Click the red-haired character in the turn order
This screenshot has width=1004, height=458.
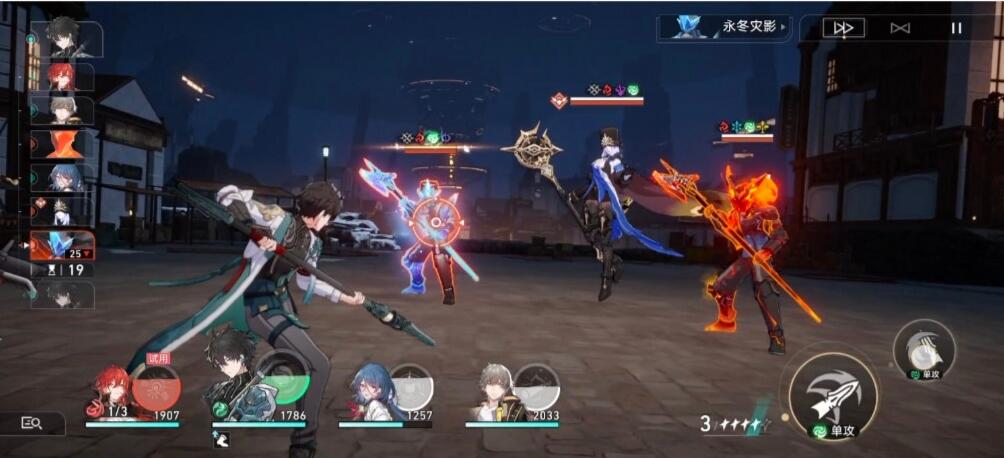[x=62, y=77]
